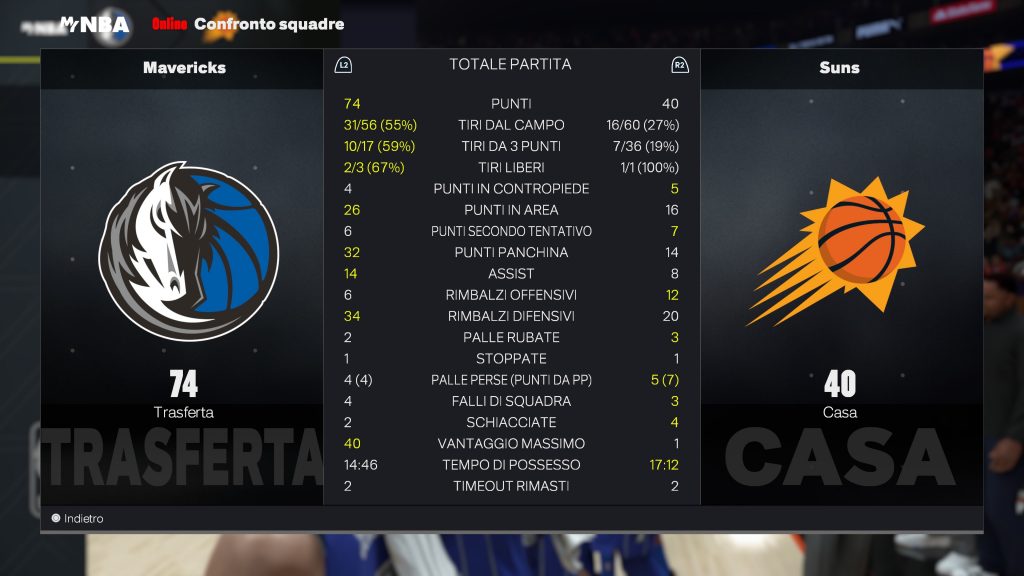
Task: Select the Suns team panel
Action: click(x=840, y=68)
